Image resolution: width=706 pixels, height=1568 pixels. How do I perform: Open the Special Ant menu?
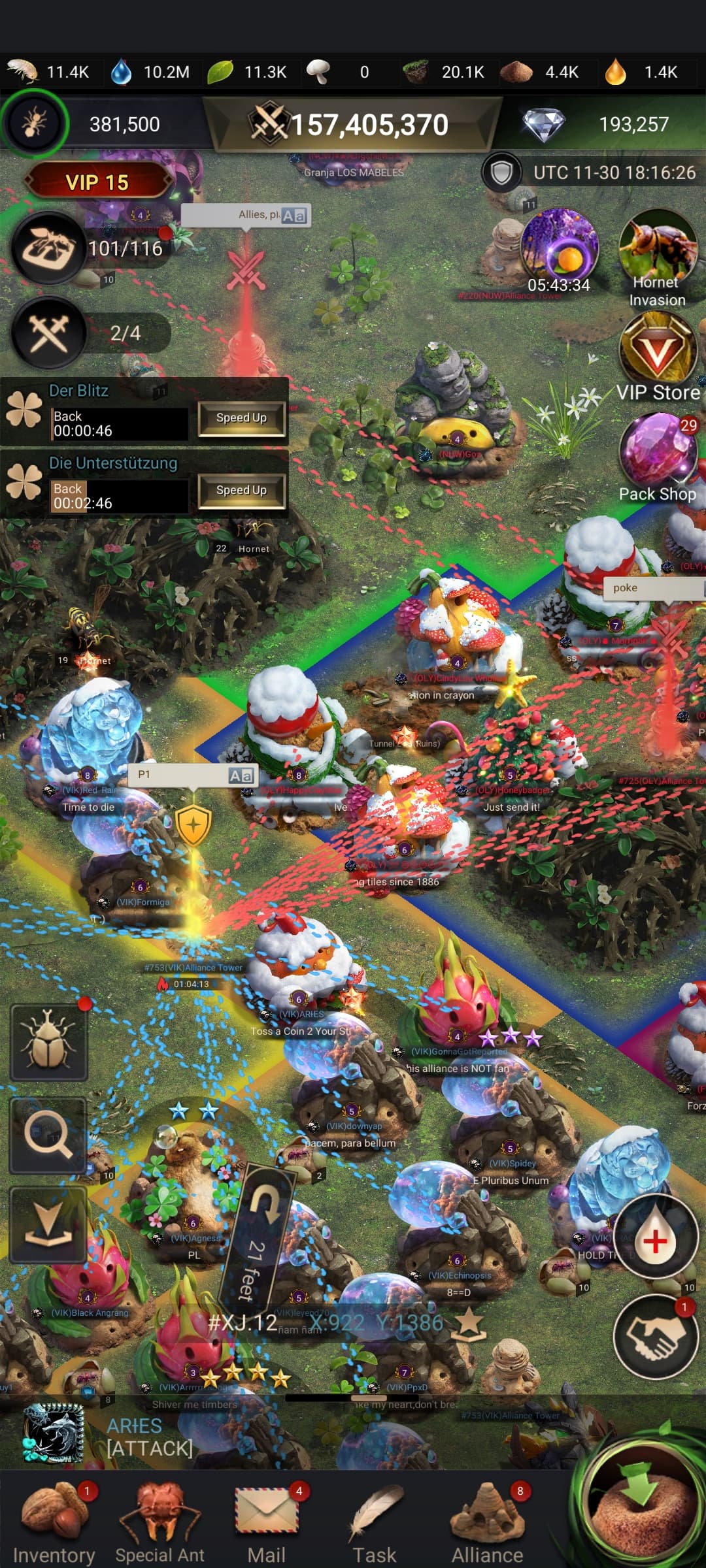160,1522
